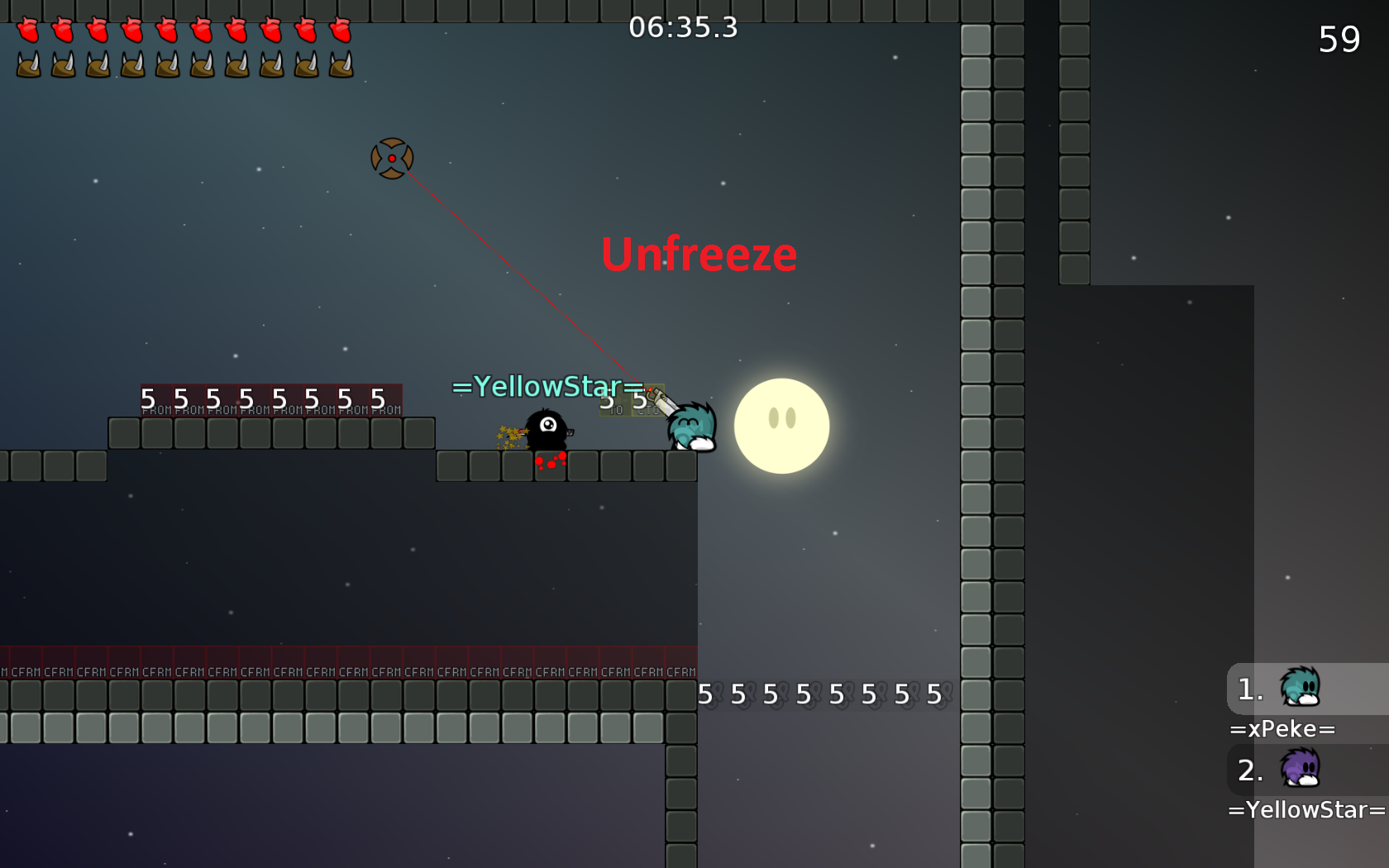Image resolution: width=1389 pixels, height=868 pixels.
Task: Click the glowing moon face in the map
Action: click(x=781, y=427)
